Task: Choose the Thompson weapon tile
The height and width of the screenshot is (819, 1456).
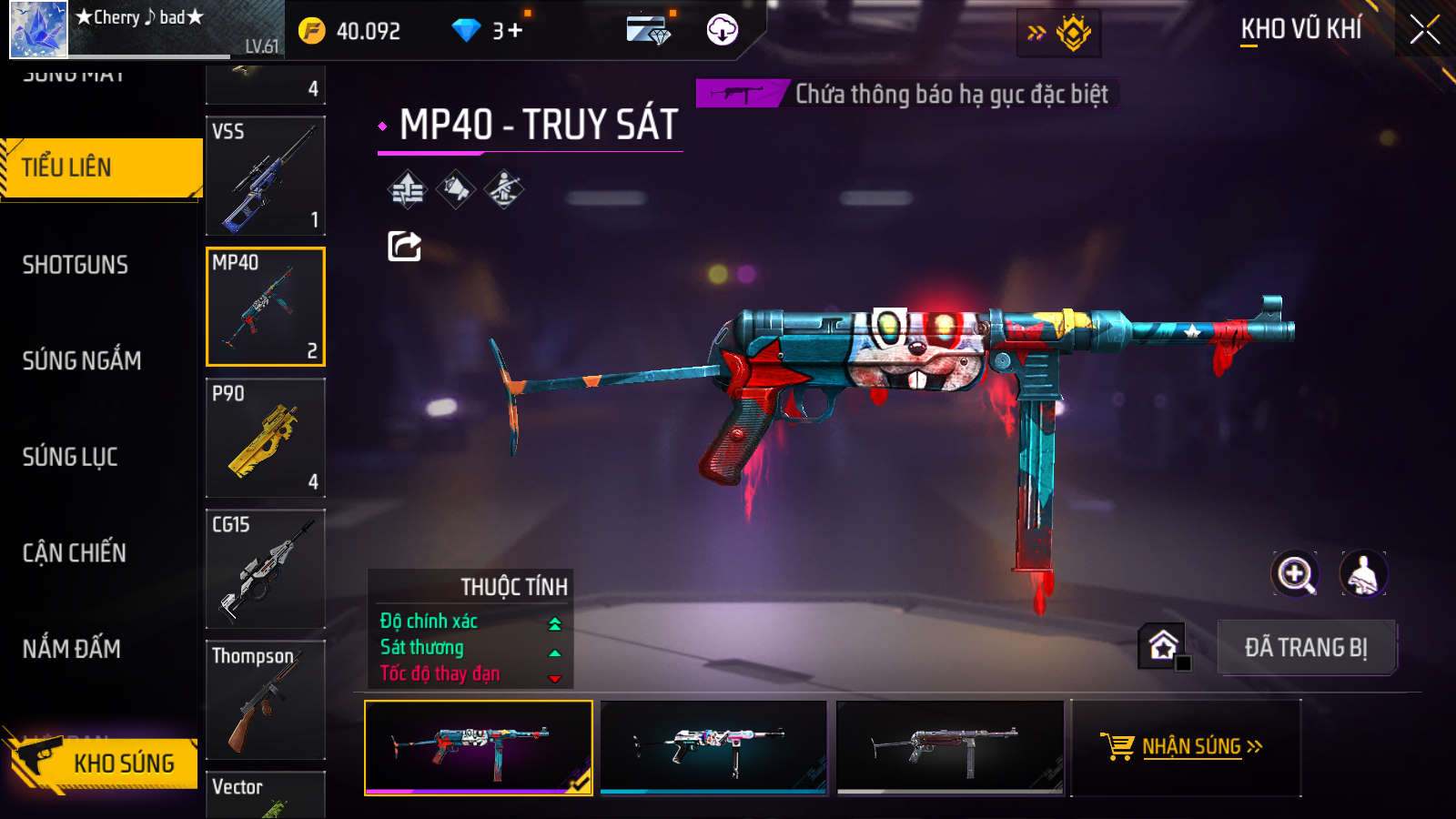Action: coord(266,700)
